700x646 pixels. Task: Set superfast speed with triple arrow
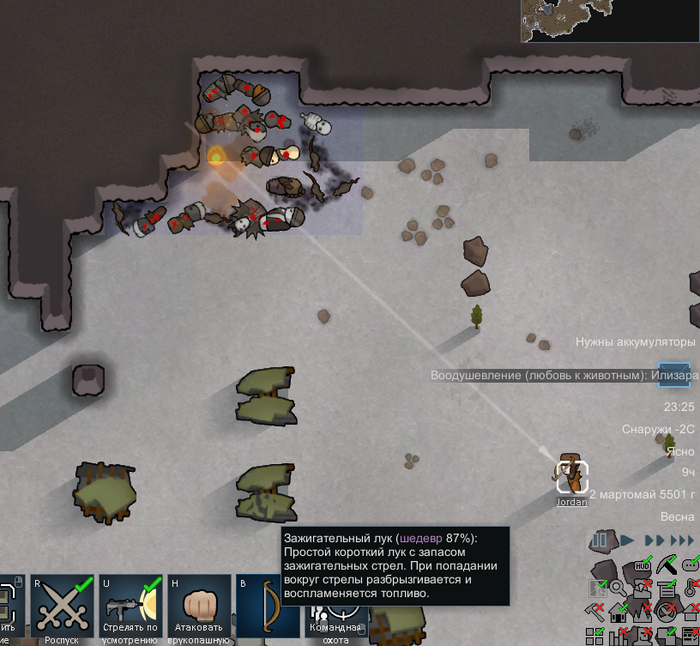click(683, 541)
